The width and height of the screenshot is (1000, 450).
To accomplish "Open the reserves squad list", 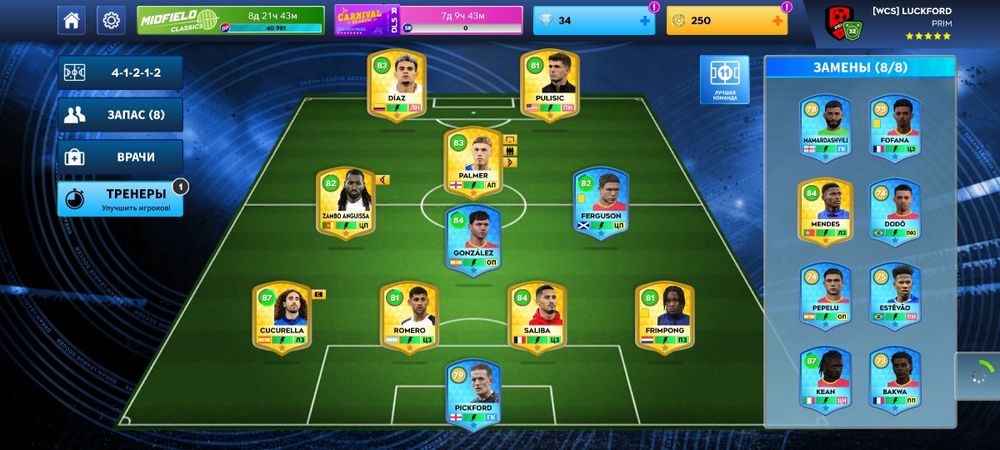I will (120, 114).
